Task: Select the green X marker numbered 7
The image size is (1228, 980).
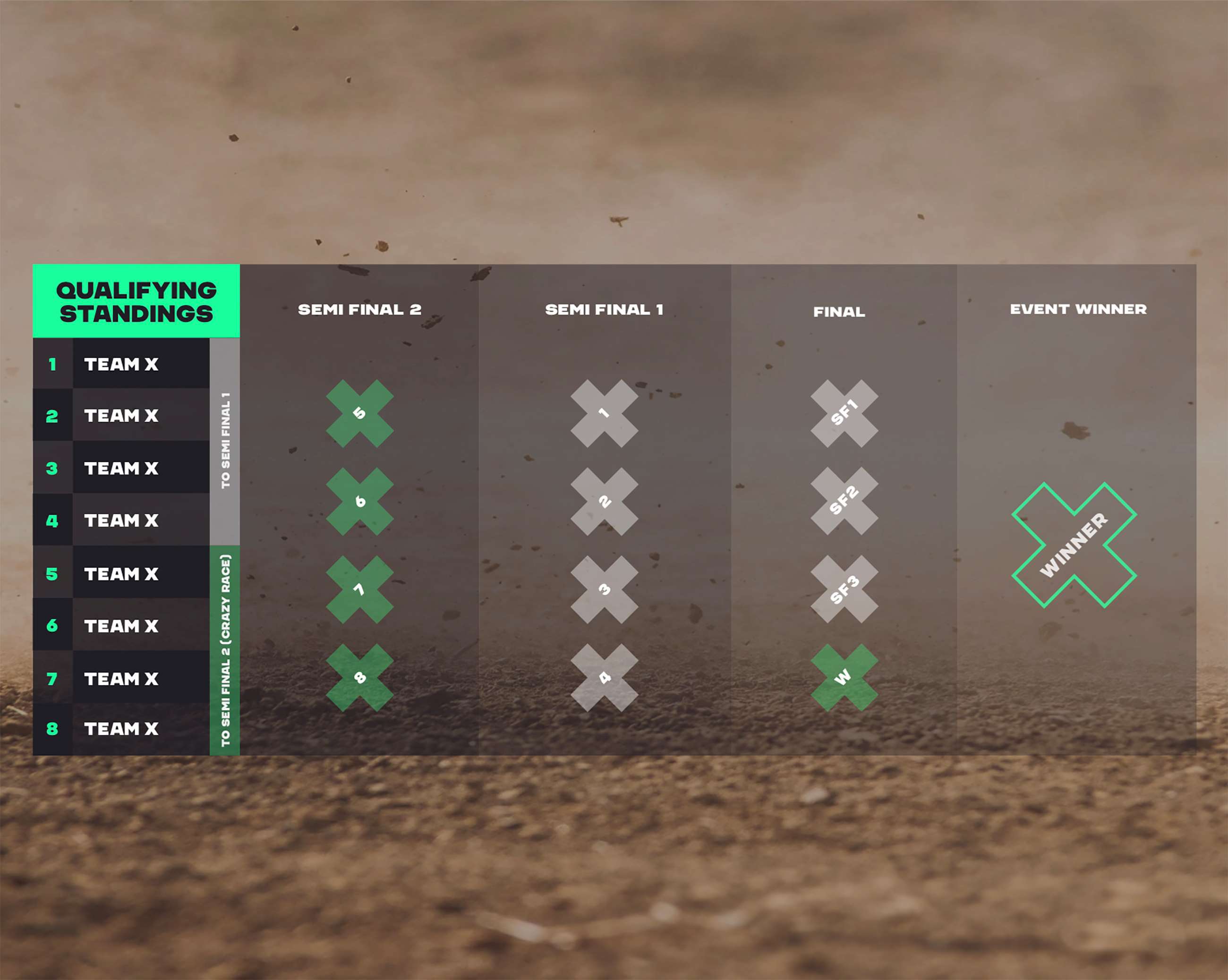Action: point(359,589)
